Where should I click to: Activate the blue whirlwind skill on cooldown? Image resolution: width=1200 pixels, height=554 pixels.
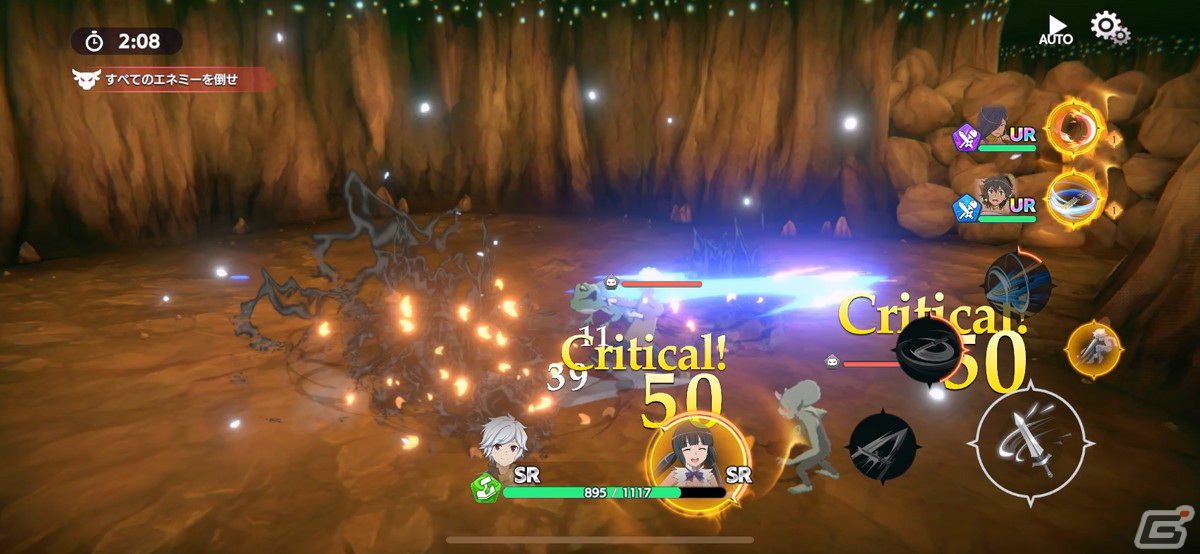1016,285
